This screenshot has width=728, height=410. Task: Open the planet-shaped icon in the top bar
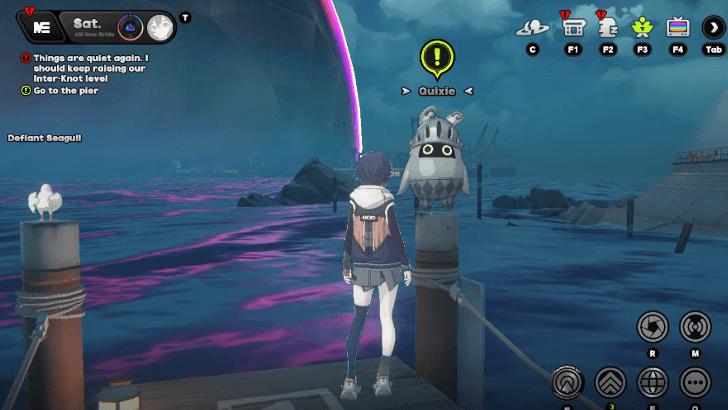point(531,27)
